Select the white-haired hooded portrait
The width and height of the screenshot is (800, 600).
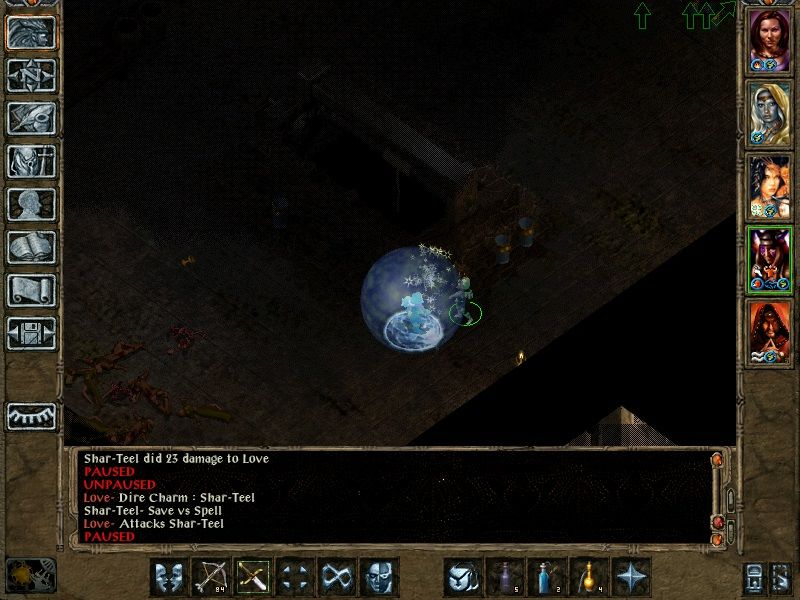(x=770, y=112)
